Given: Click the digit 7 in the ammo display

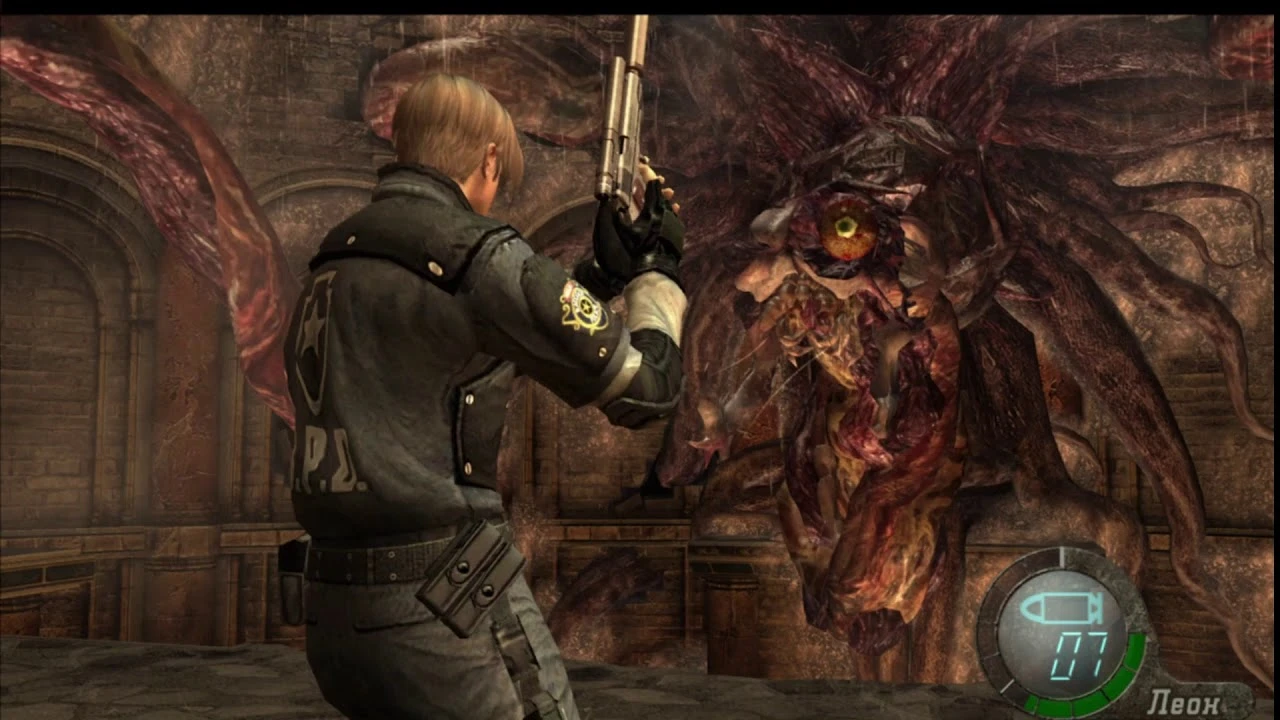Looking at the screenshot, I should click(1097, 651).
